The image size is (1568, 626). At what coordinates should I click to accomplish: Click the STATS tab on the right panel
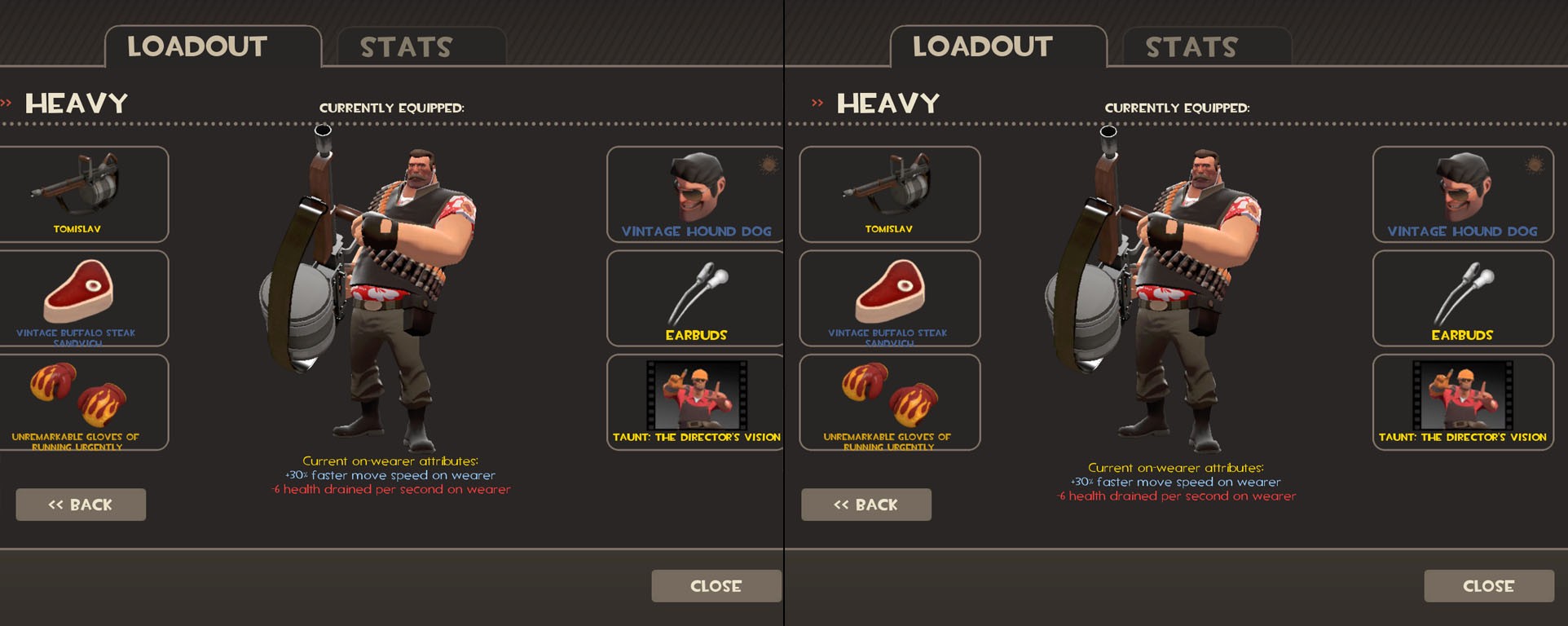pos(1191,46)
